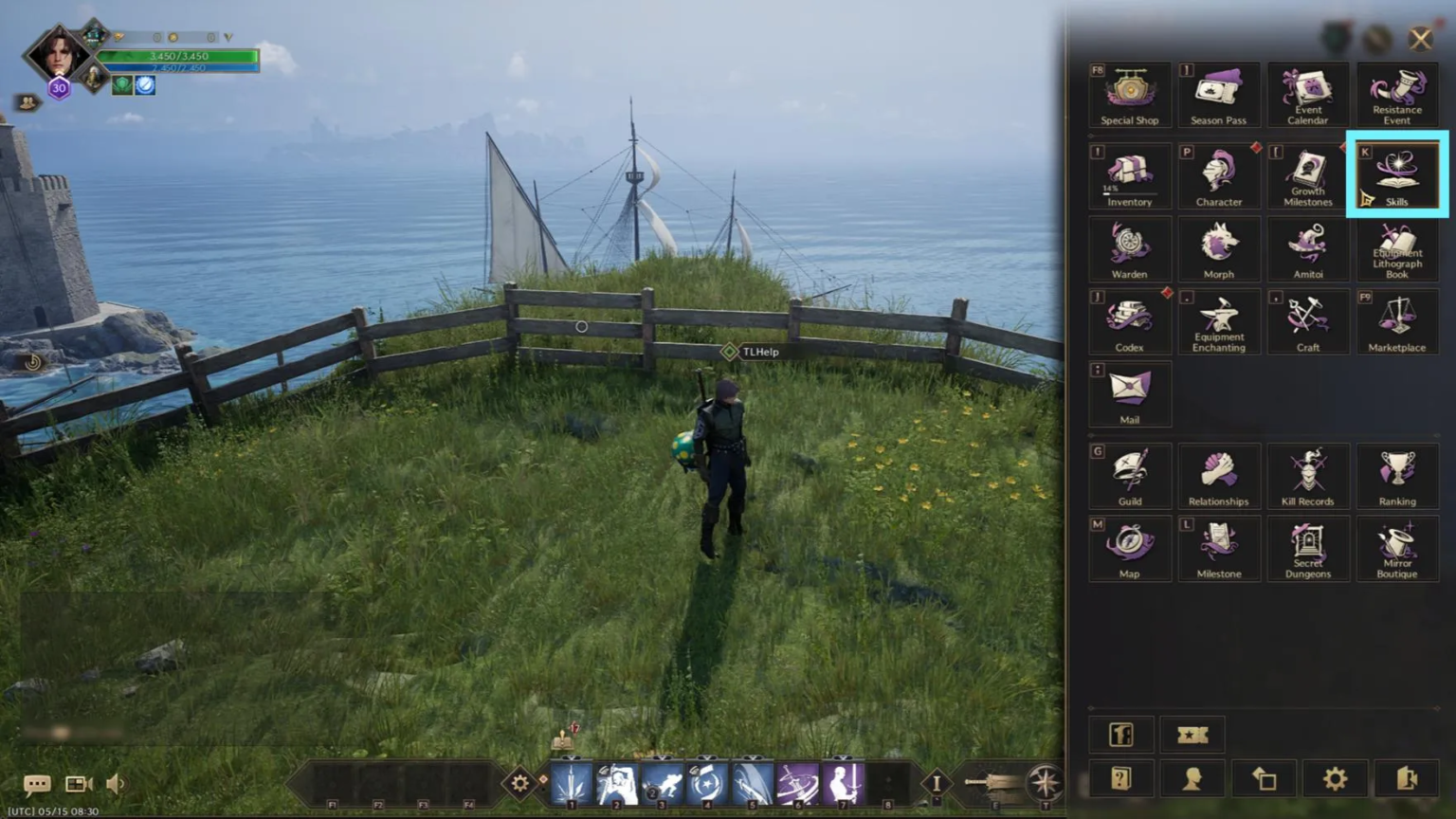Open the Codex

(1129, 321)
